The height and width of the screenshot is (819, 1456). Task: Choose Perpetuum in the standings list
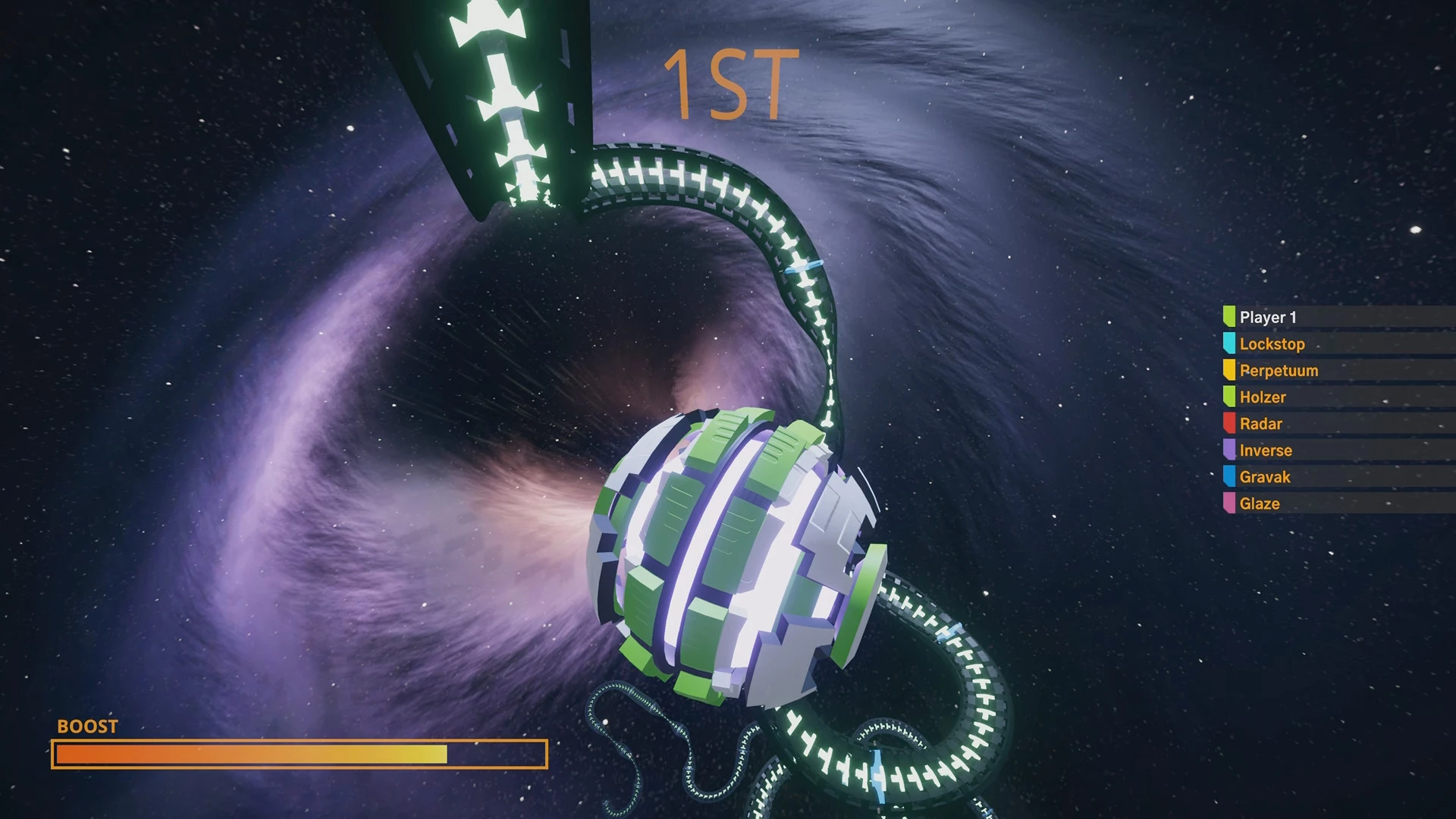pos(1279,370)
